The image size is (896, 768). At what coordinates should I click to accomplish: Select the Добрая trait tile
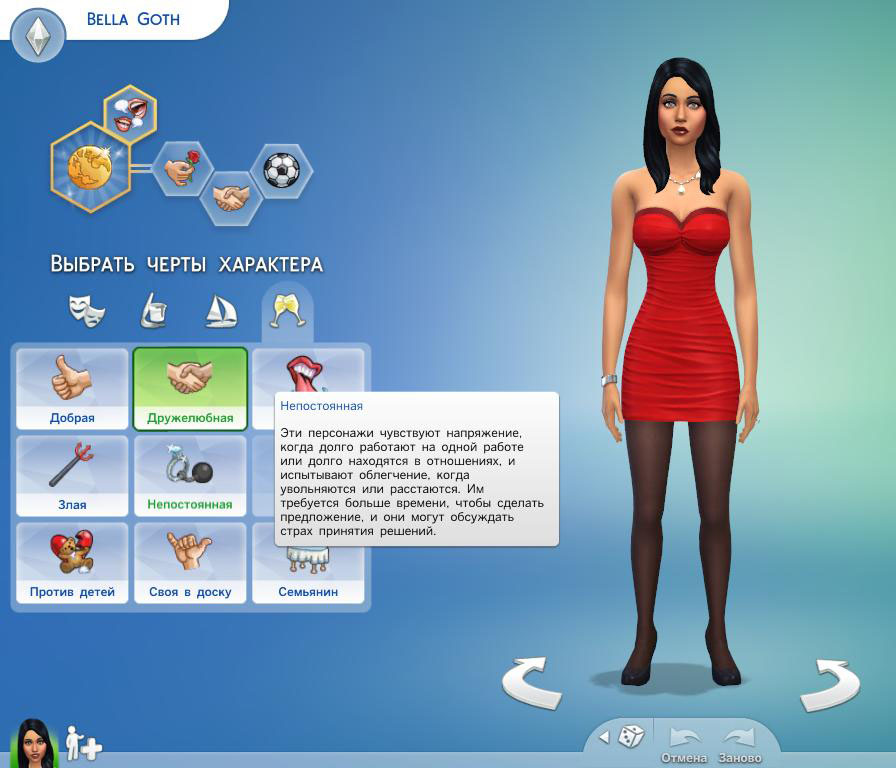(x=72, y=388)
